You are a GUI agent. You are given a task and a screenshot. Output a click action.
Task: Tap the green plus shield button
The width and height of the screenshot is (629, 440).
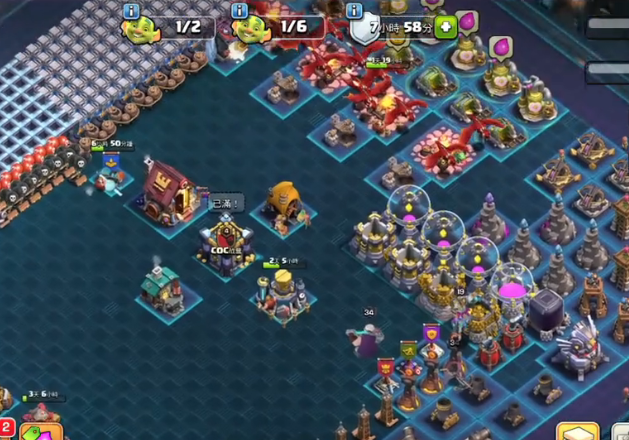(x=445, y=27)
